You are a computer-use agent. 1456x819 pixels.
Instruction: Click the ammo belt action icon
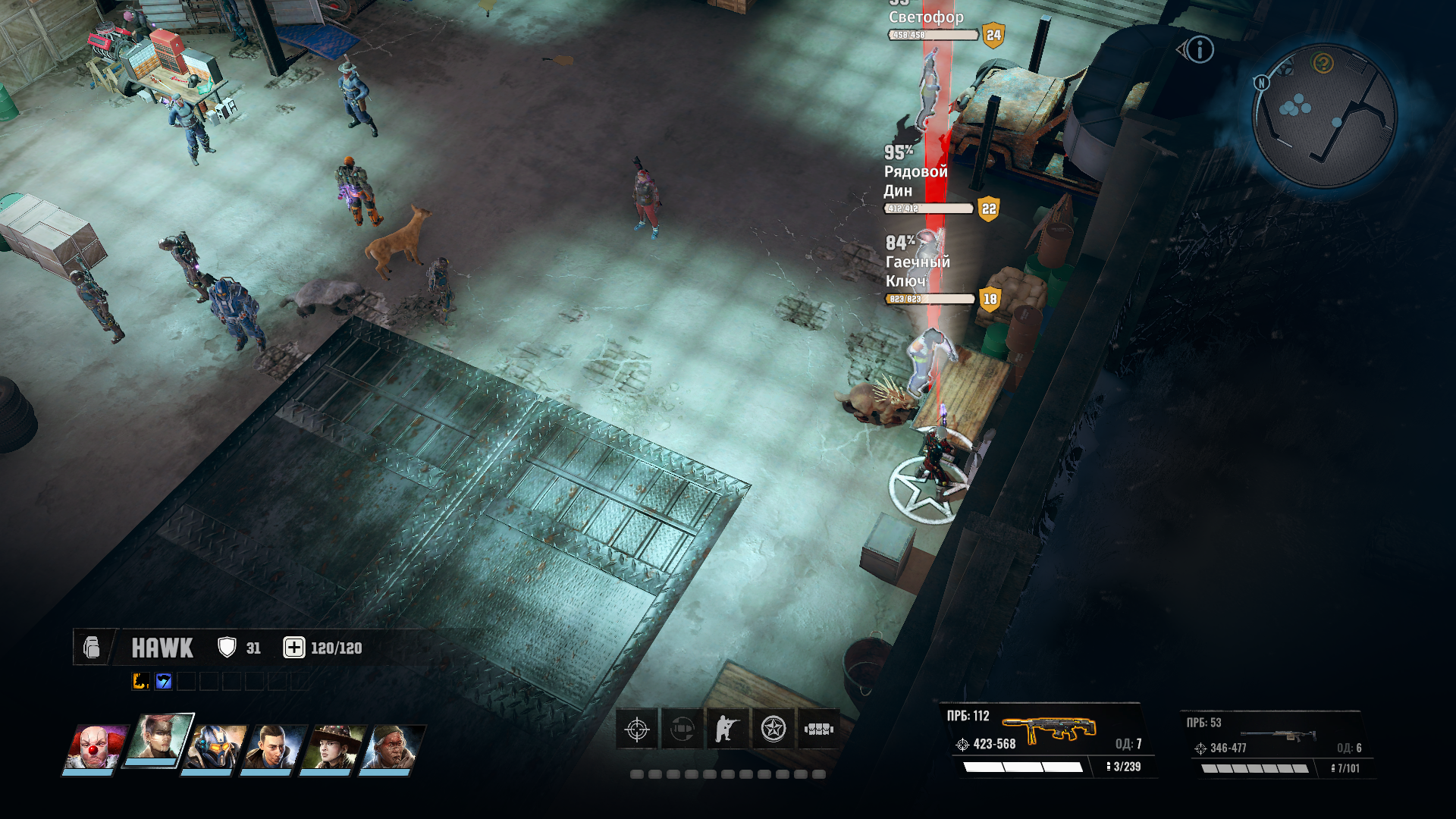818,730
